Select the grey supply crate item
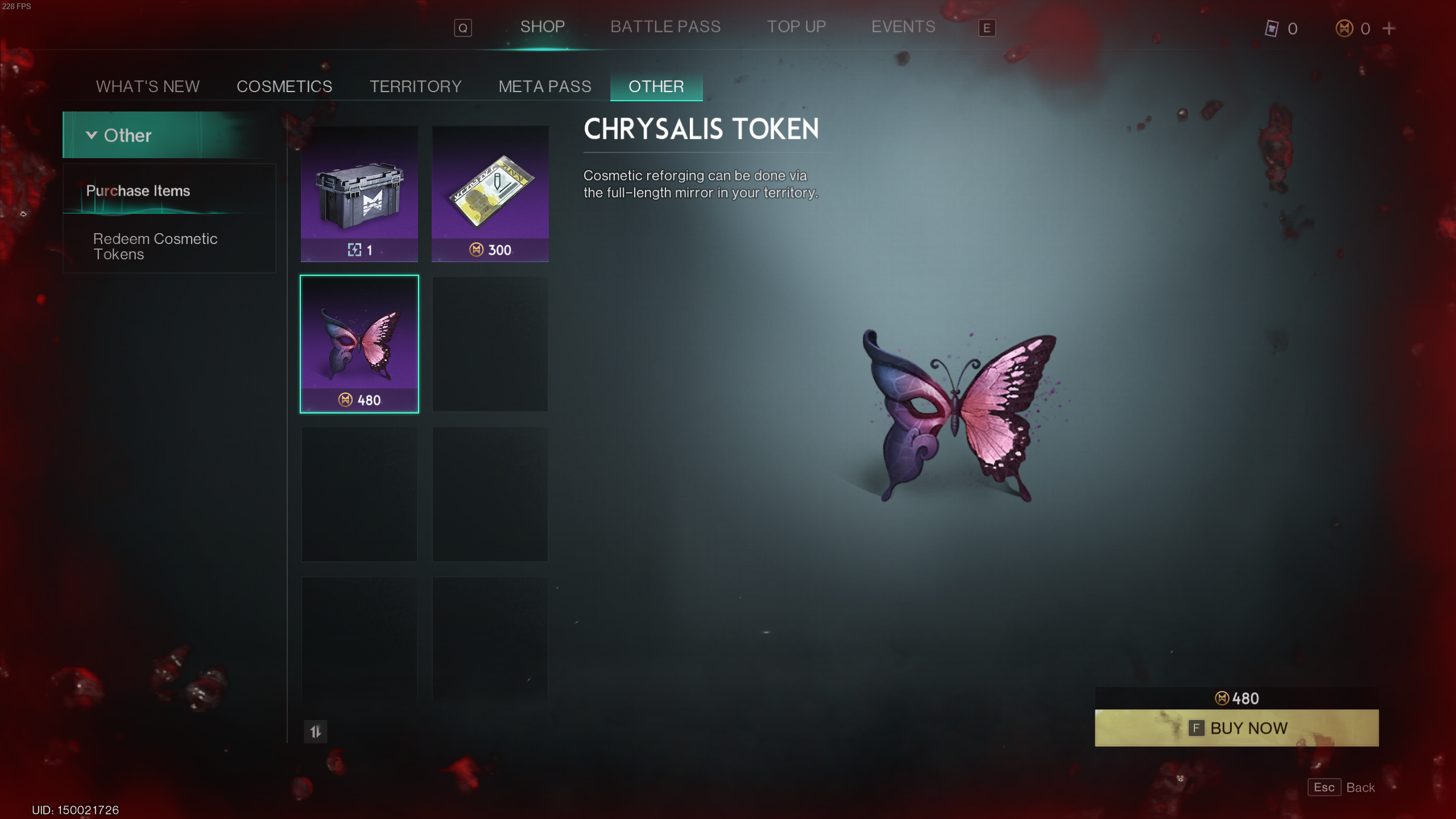 [359, 193]
